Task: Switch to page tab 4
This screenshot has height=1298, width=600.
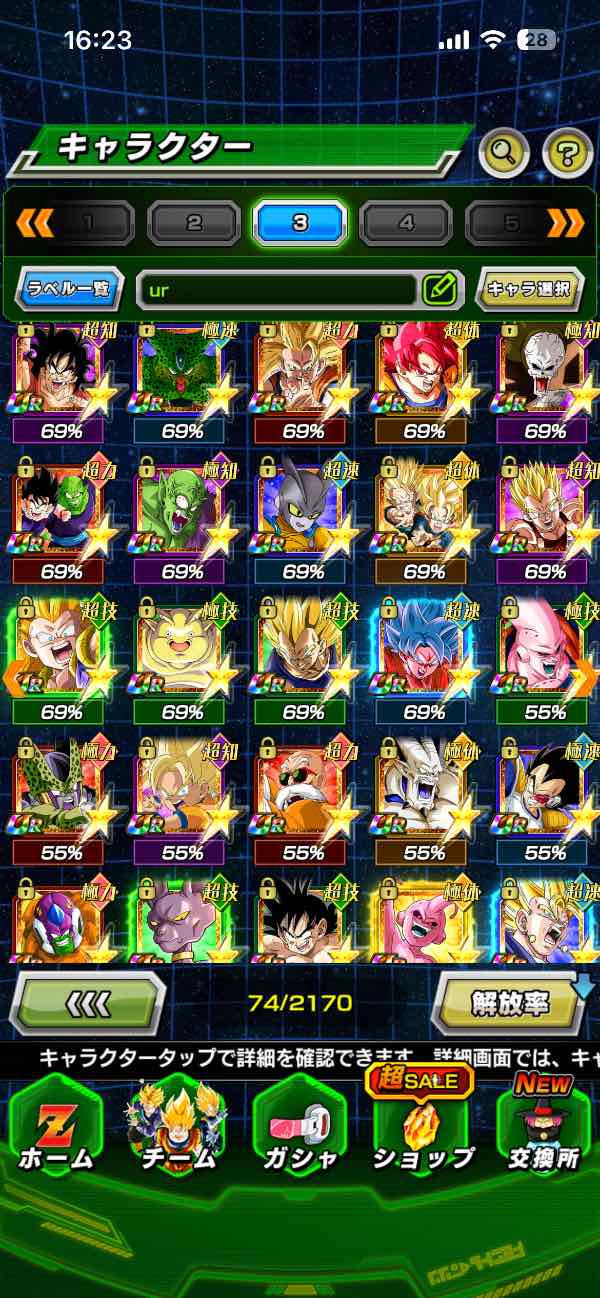Action: click(406, 223)
